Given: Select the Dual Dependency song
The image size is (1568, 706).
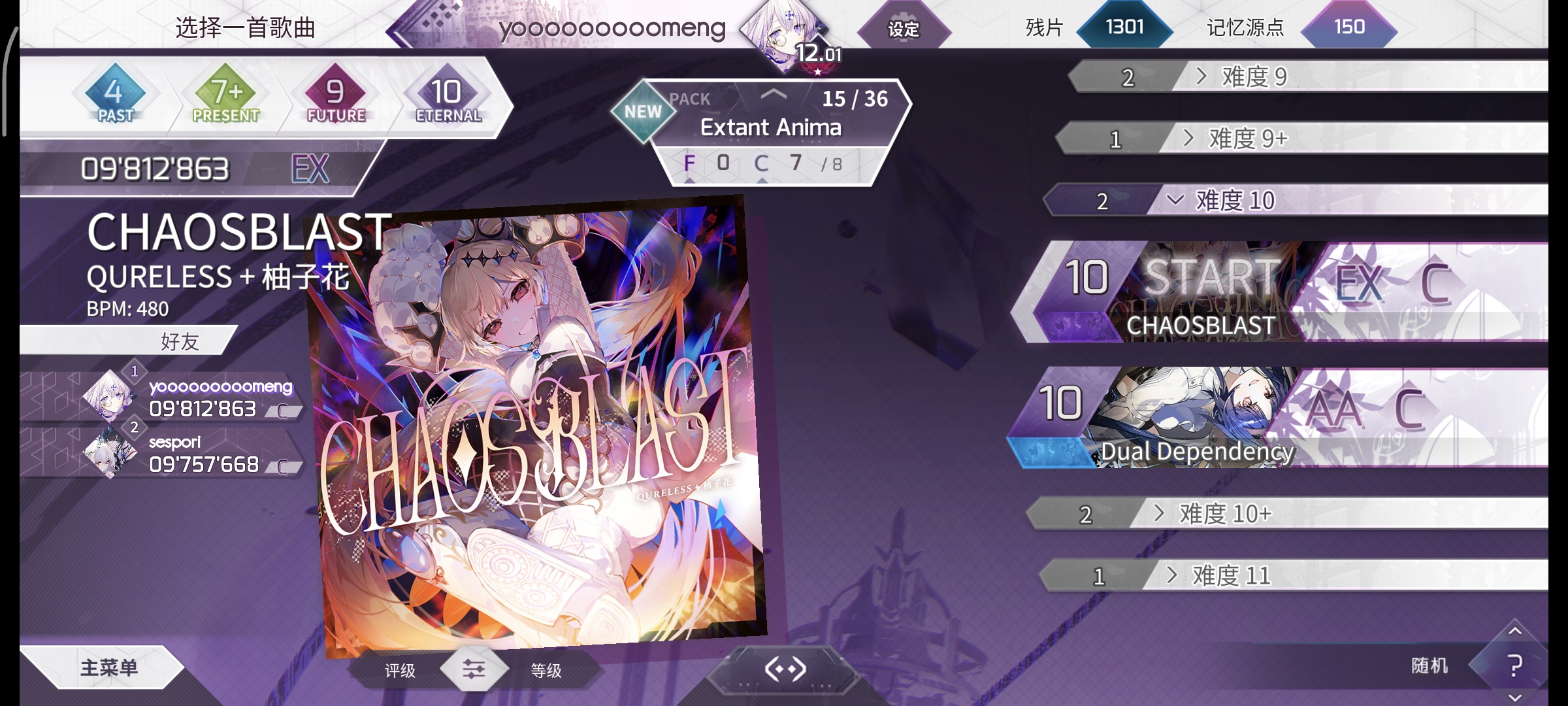Looking at the screenshot, I should pyautogui.click(x=1196, y=418).
